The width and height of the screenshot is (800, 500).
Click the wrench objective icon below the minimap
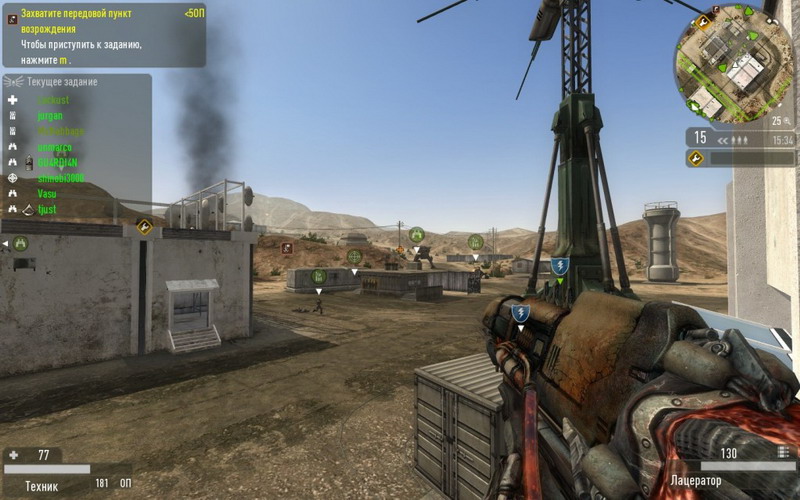695,158
